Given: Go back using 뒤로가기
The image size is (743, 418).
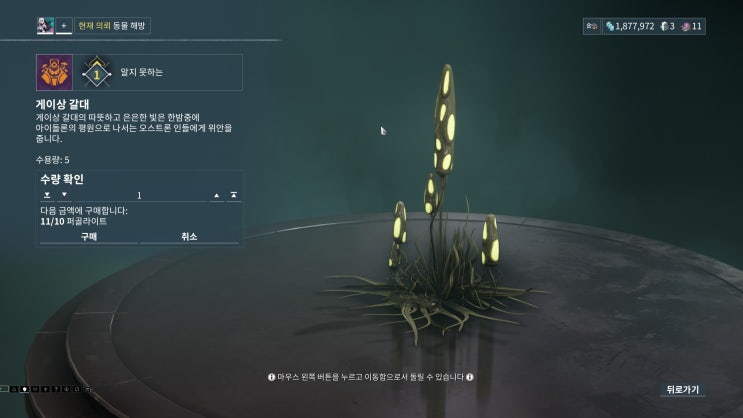Looking at the screenshot, I should click(682, 390).
